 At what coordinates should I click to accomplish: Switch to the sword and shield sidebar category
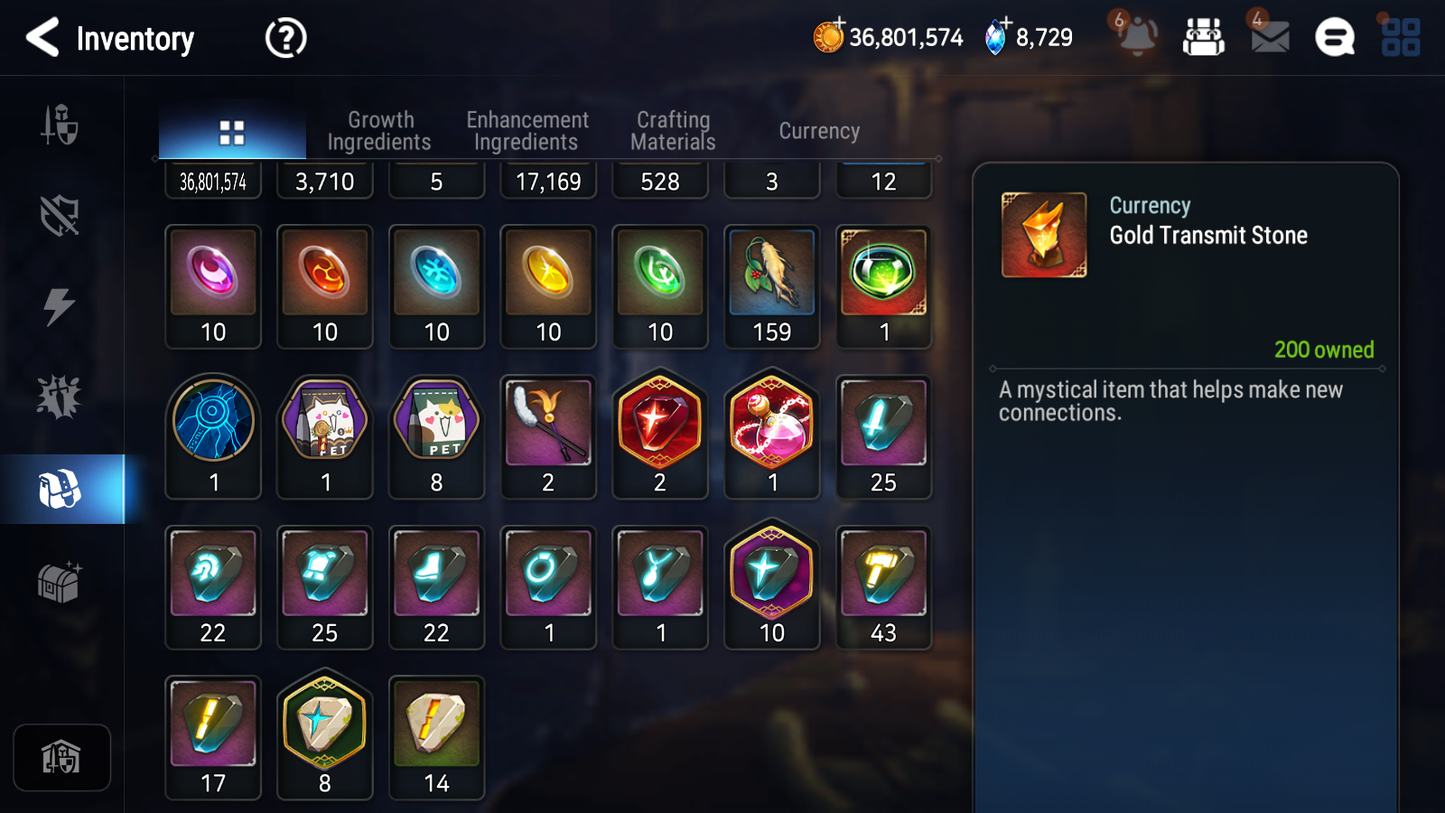[x=60, y=125]
